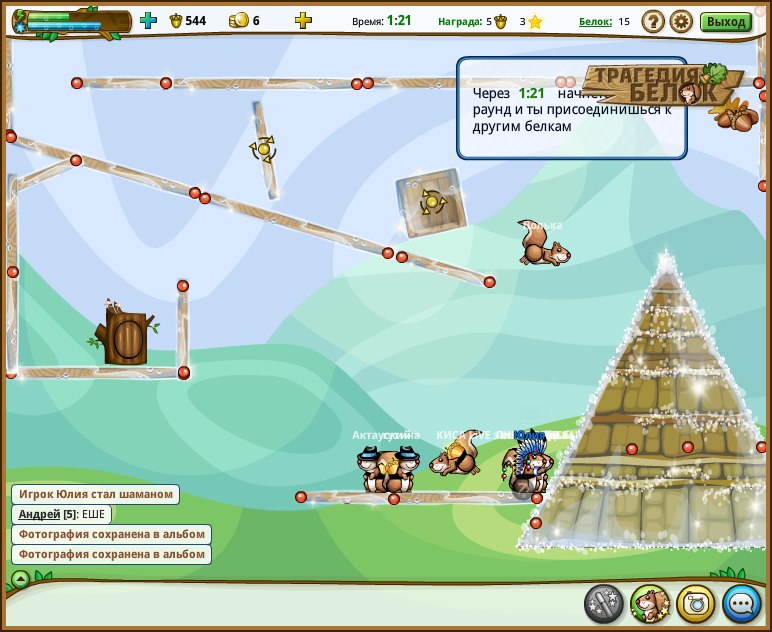
Task: Open the gear settings menu
Action: [681, 21]
